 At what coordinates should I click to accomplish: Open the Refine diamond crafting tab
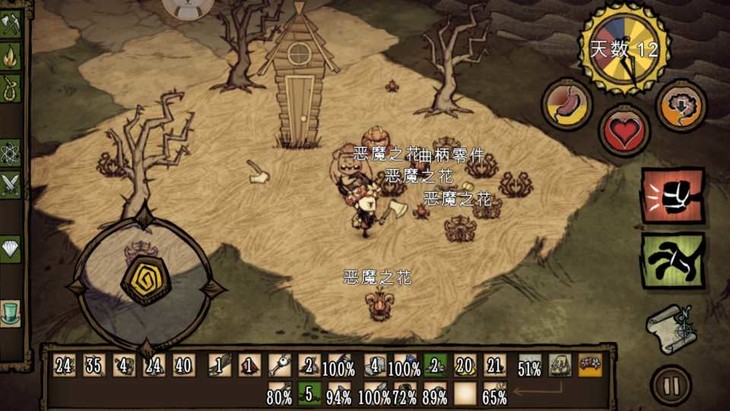[11, 249]
